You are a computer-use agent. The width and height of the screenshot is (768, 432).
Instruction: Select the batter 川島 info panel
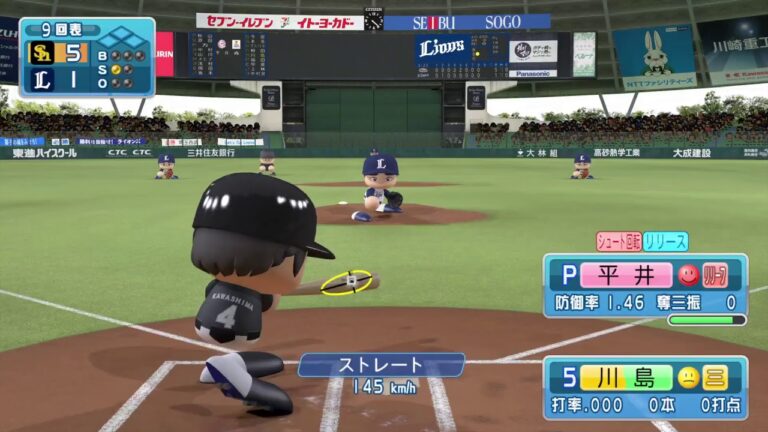point(645,387)
